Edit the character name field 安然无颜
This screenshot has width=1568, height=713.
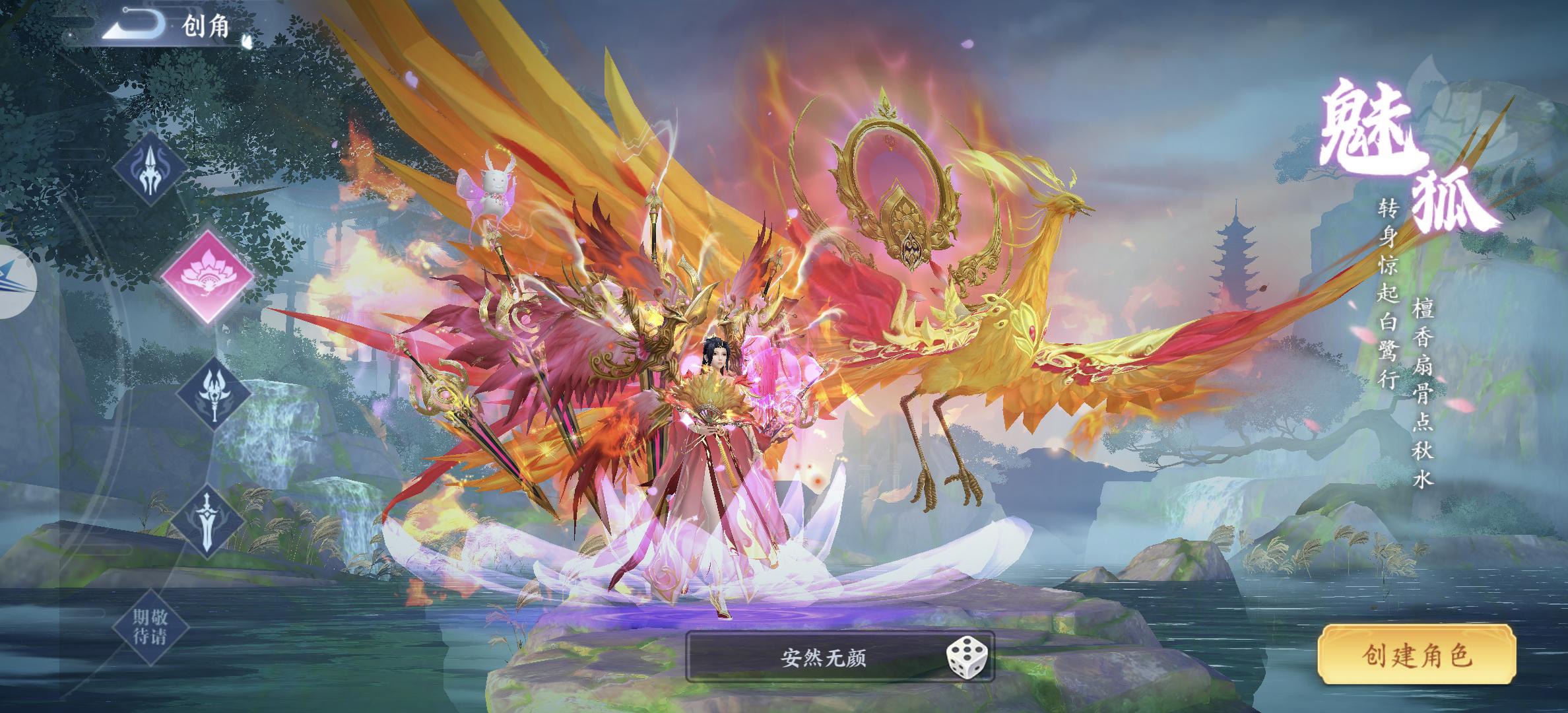click(x=822, y=658)
